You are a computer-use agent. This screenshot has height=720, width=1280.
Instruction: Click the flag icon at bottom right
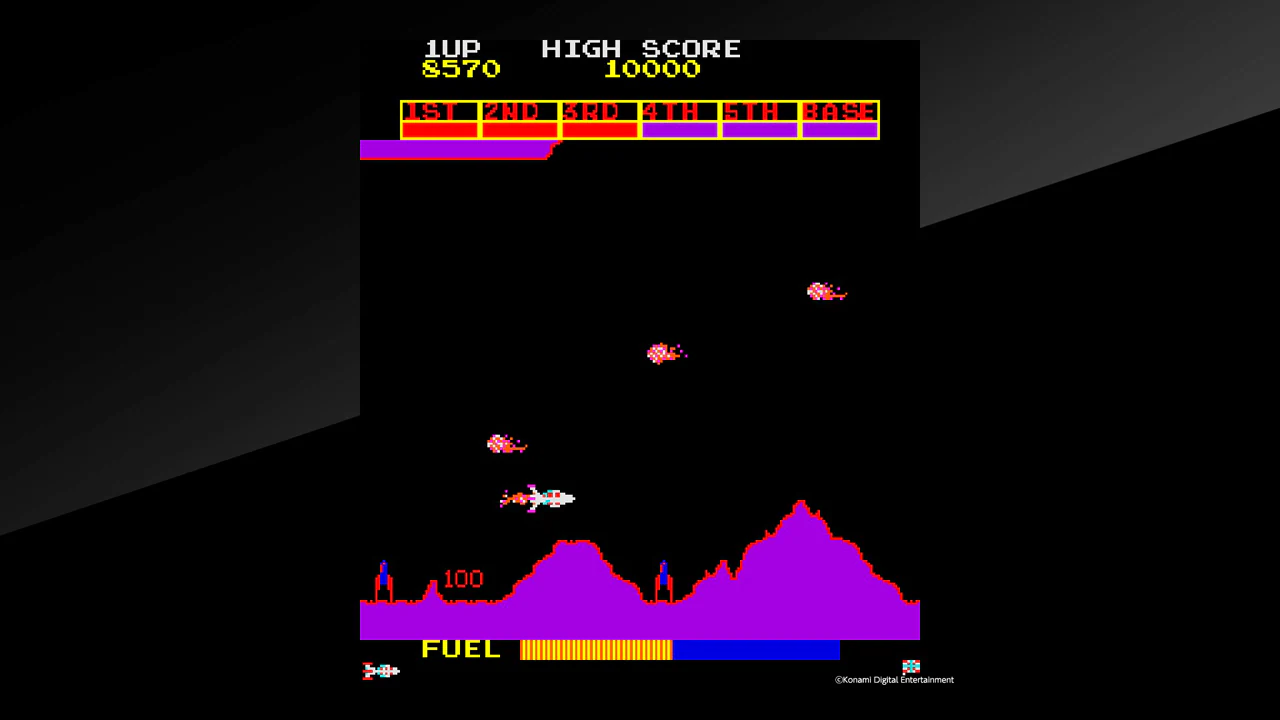910,665
